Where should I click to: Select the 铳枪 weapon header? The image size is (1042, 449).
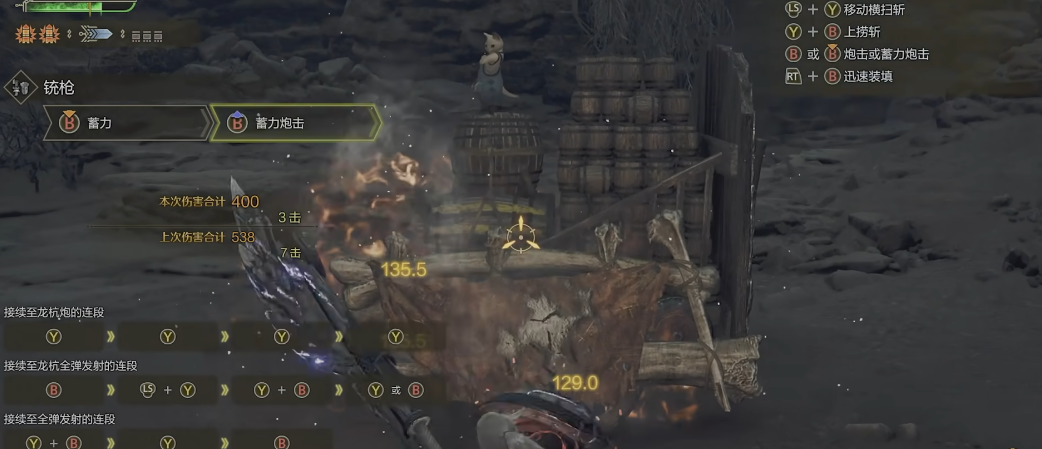click(58, 88)
